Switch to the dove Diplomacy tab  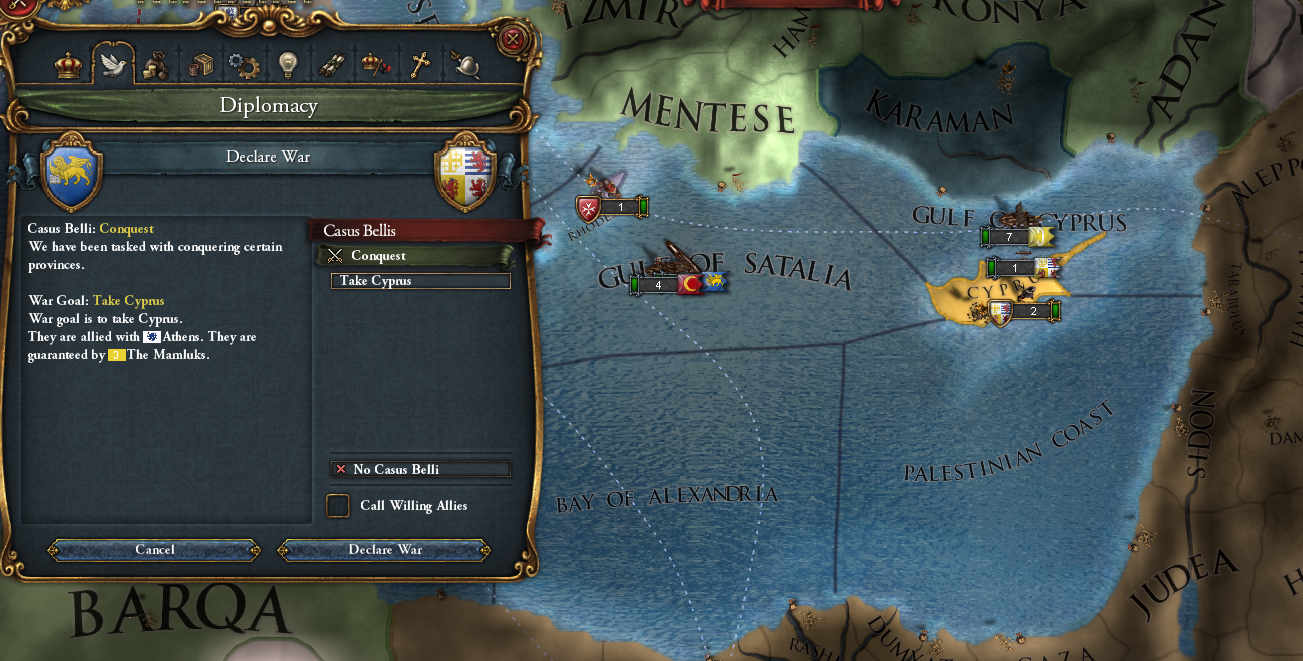coord(113,65)
